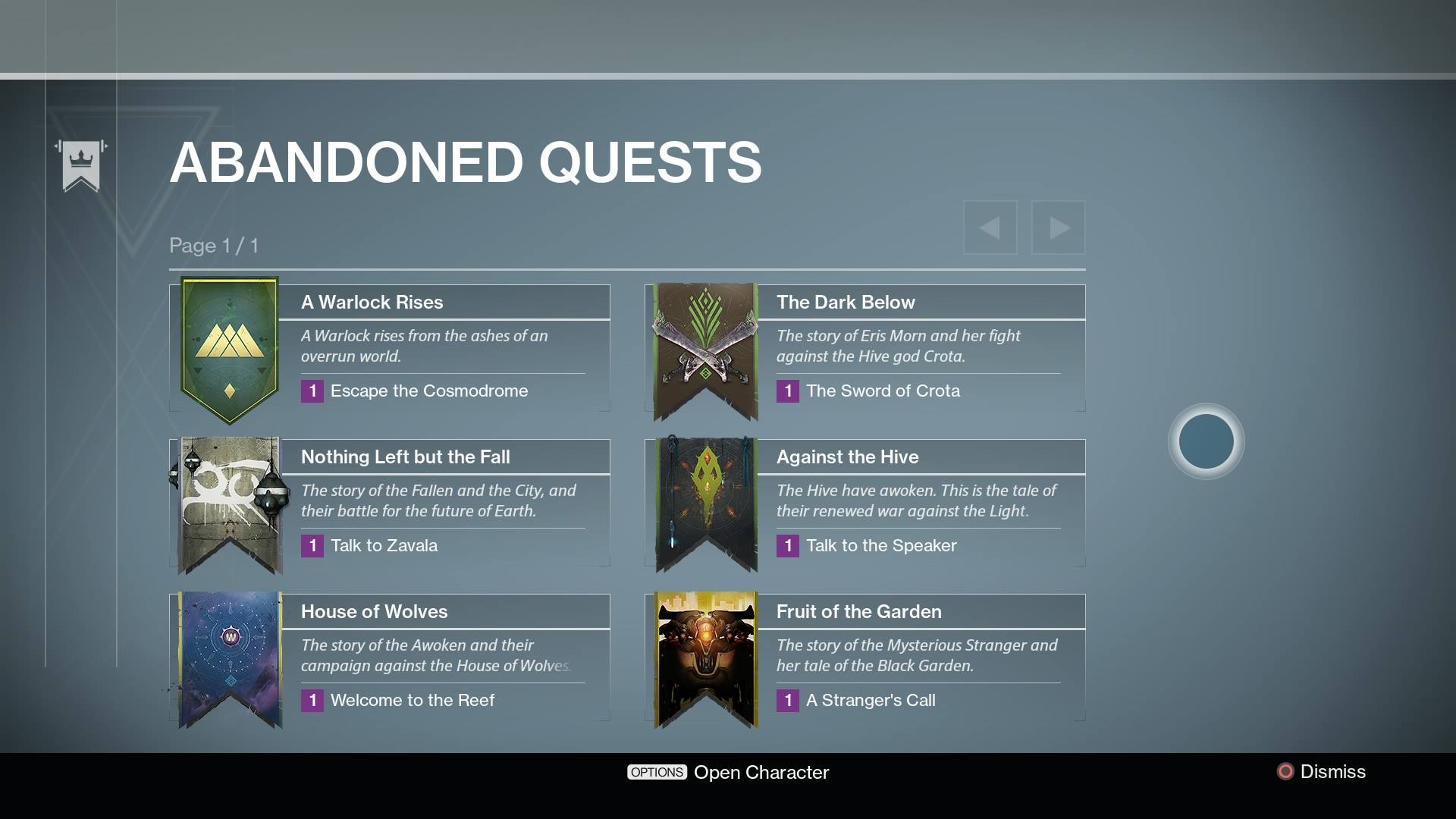Select the Against the Hive quest banner
This screenshot has height=819, width=1456.
[x=704, y=504]
